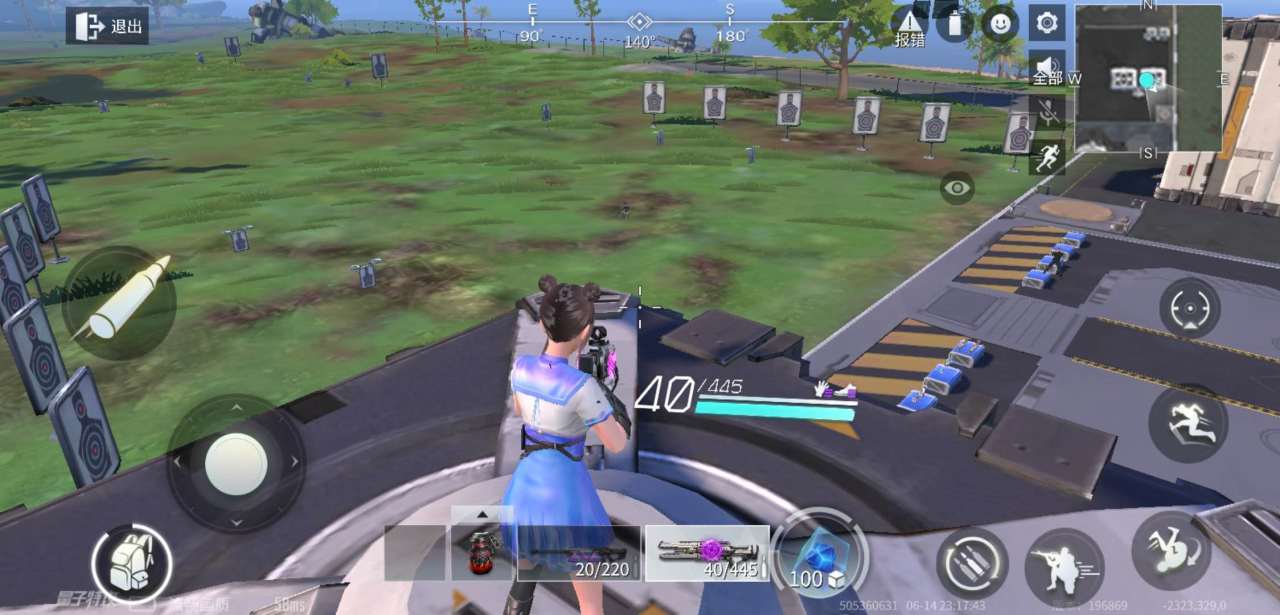Activate the dodge roll button

[1171, 550]
